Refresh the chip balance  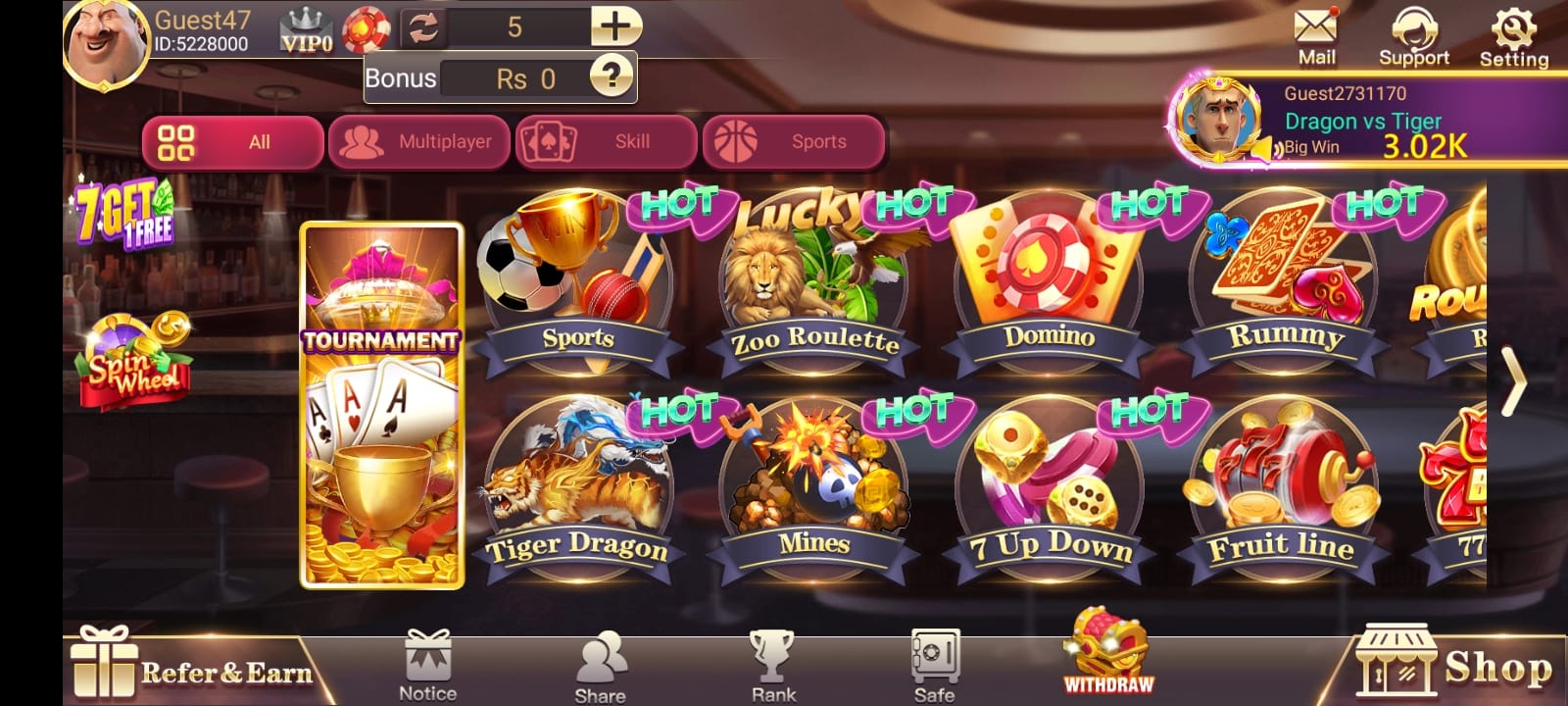click(x=424, y=27)
